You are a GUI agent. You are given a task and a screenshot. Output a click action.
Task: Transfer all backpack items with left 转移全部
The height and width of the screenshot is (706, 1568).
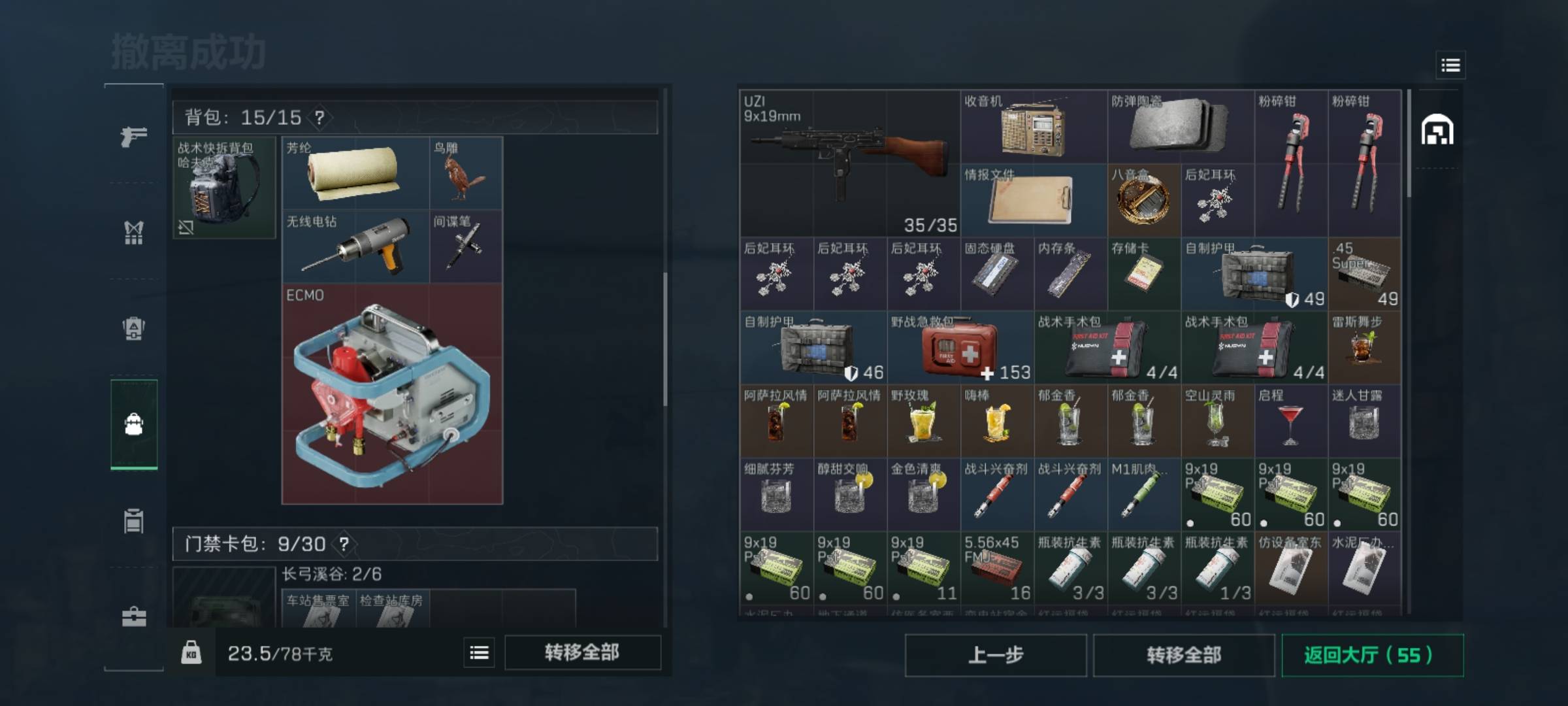click(x=582, y=652)
